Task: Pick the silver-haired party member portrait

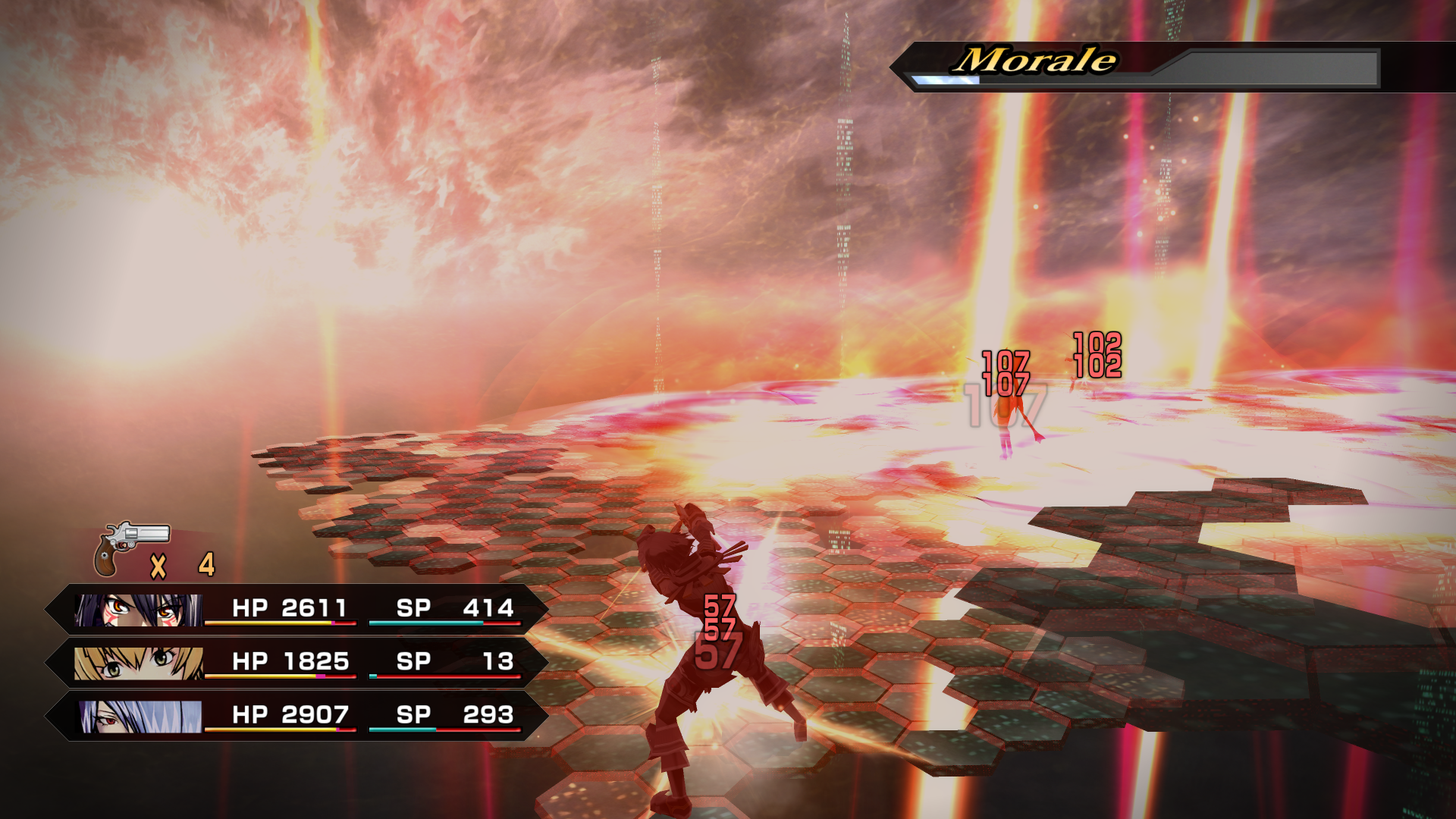Action: click(x=140, y=716)
